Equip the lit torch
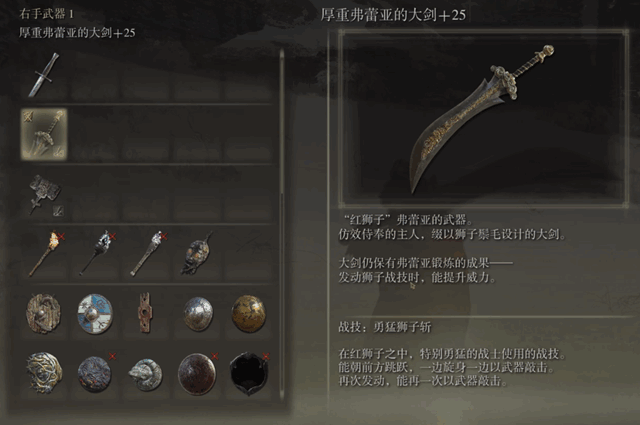 (x=44, y=252)
